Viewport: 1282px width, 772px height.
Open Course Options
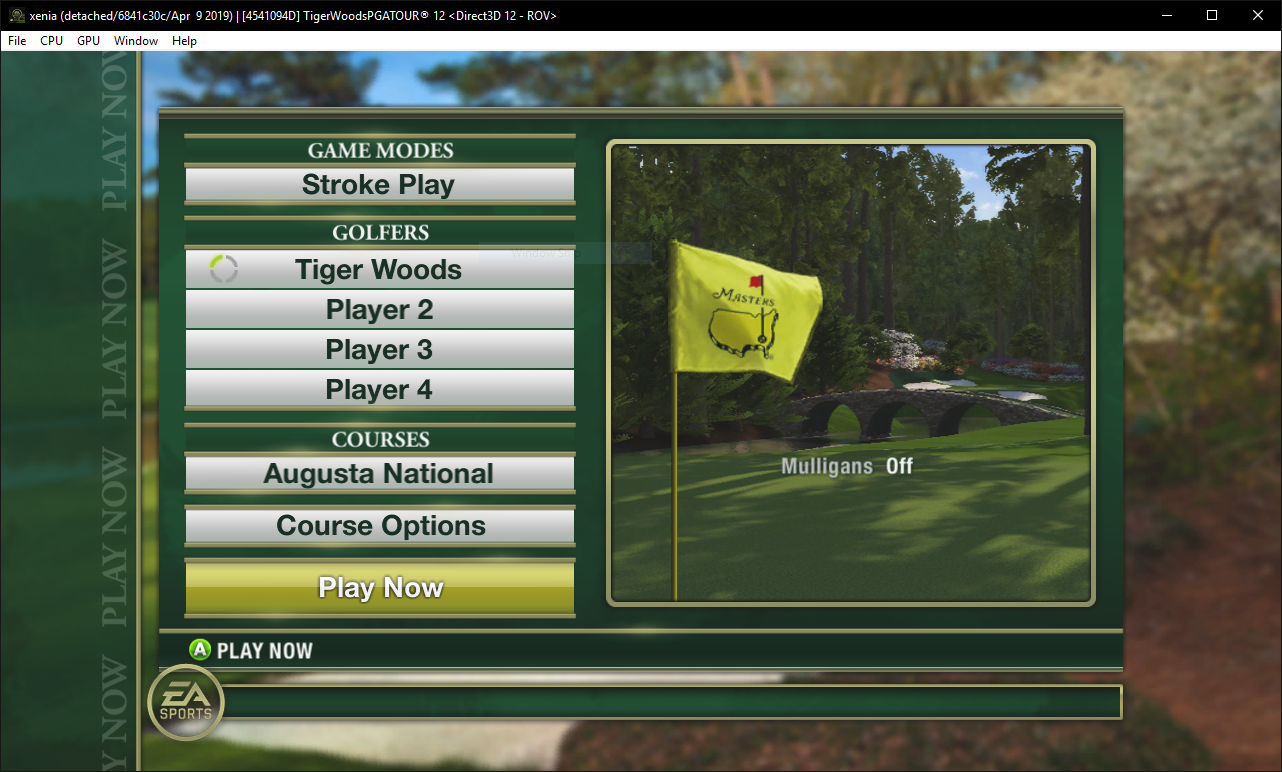tap(379, 526)
